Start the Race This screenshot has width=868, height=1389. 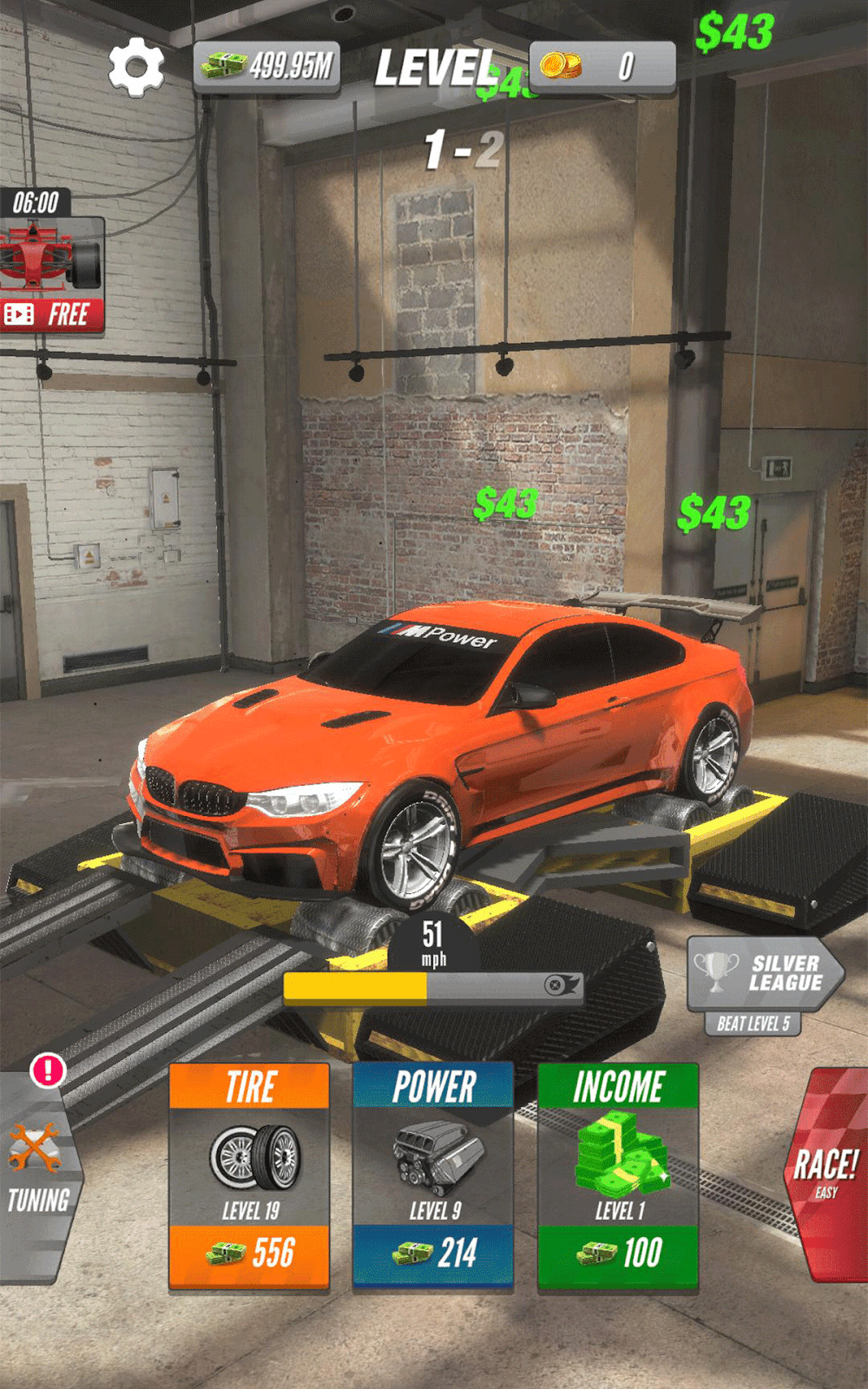coord(827,1174)
